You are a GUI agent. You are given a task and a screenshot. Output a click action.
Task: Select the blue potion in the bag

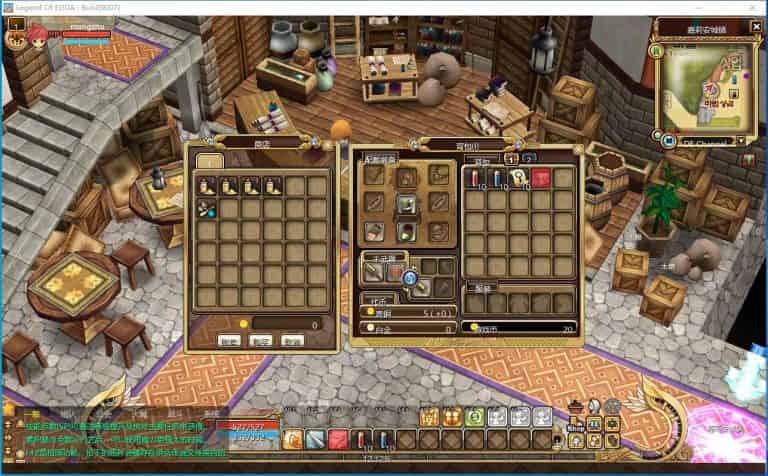click(x=497, y=177)
